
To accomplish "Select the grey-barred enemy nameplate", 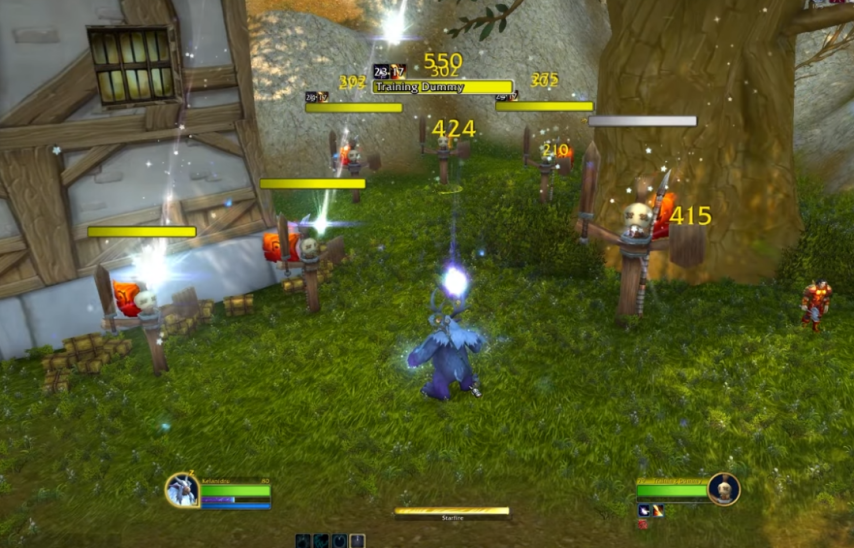I will tap(642, 121).
